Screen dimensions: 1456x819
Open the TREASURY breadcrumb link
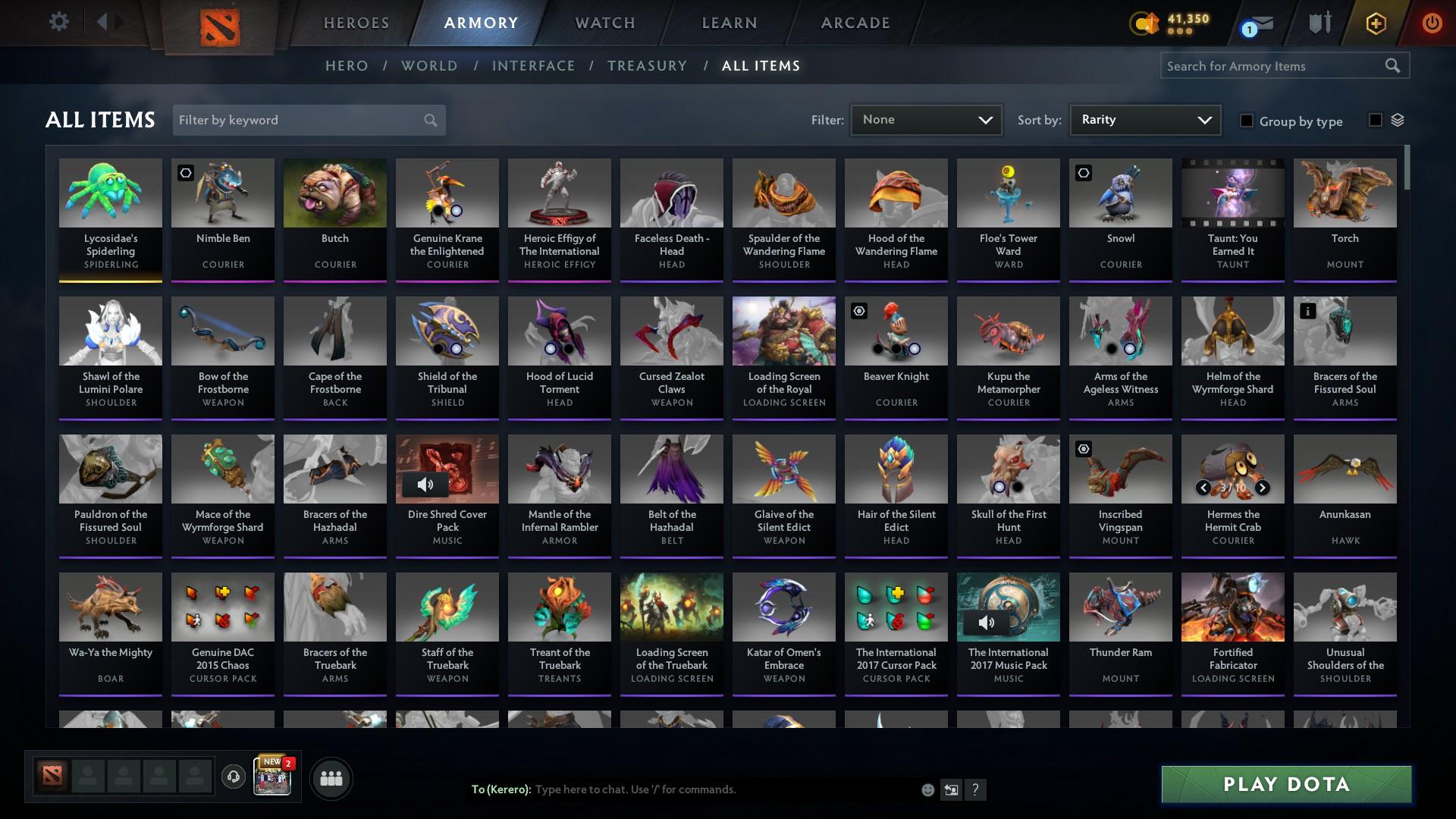point(647,66)
